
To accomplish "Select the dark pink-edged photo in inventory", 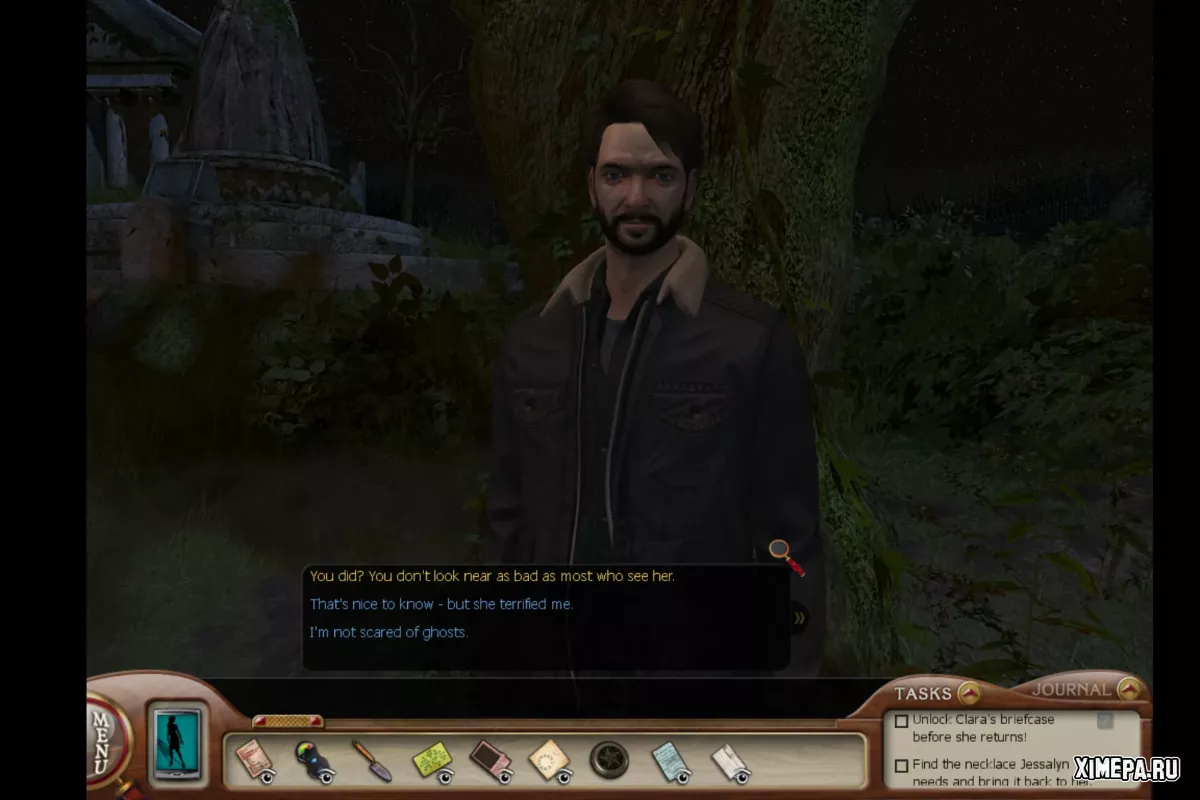I will (490, 760).
